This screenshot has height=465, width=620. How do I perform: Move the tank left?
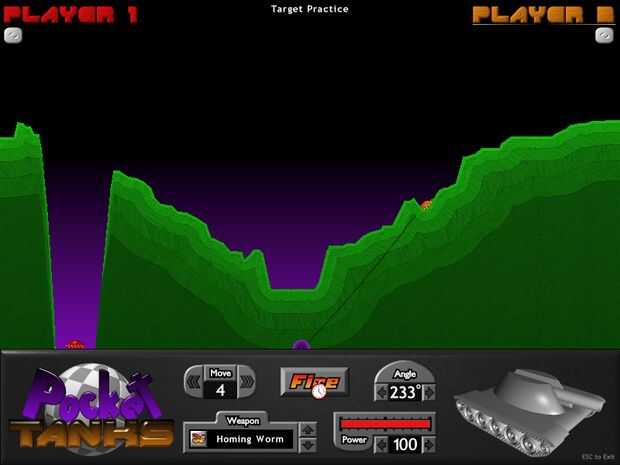point(194,381)
